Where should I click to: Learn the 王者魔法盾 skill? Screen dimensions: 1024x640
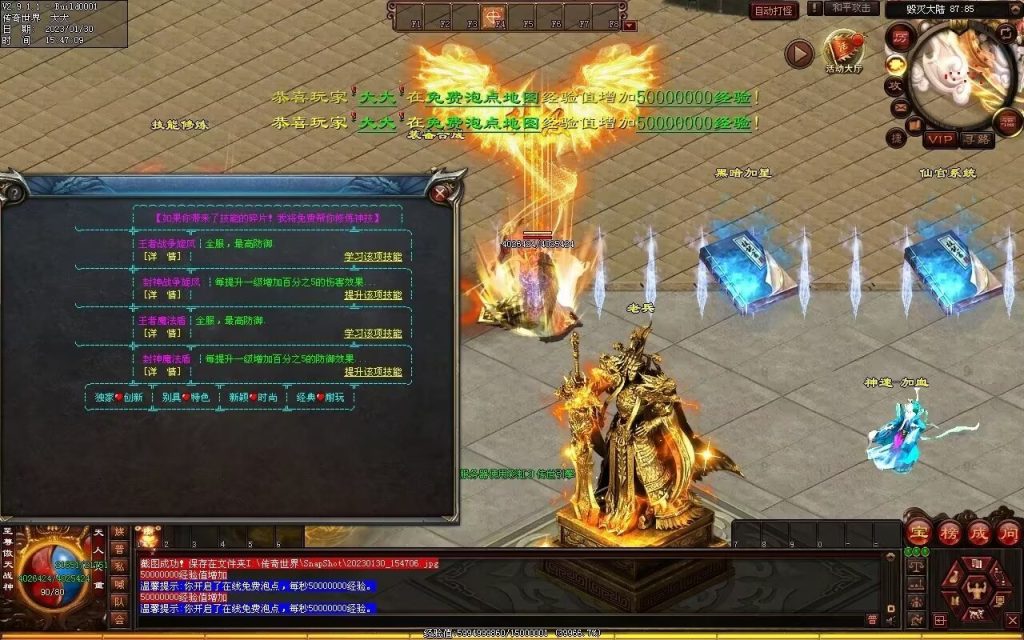373,333
